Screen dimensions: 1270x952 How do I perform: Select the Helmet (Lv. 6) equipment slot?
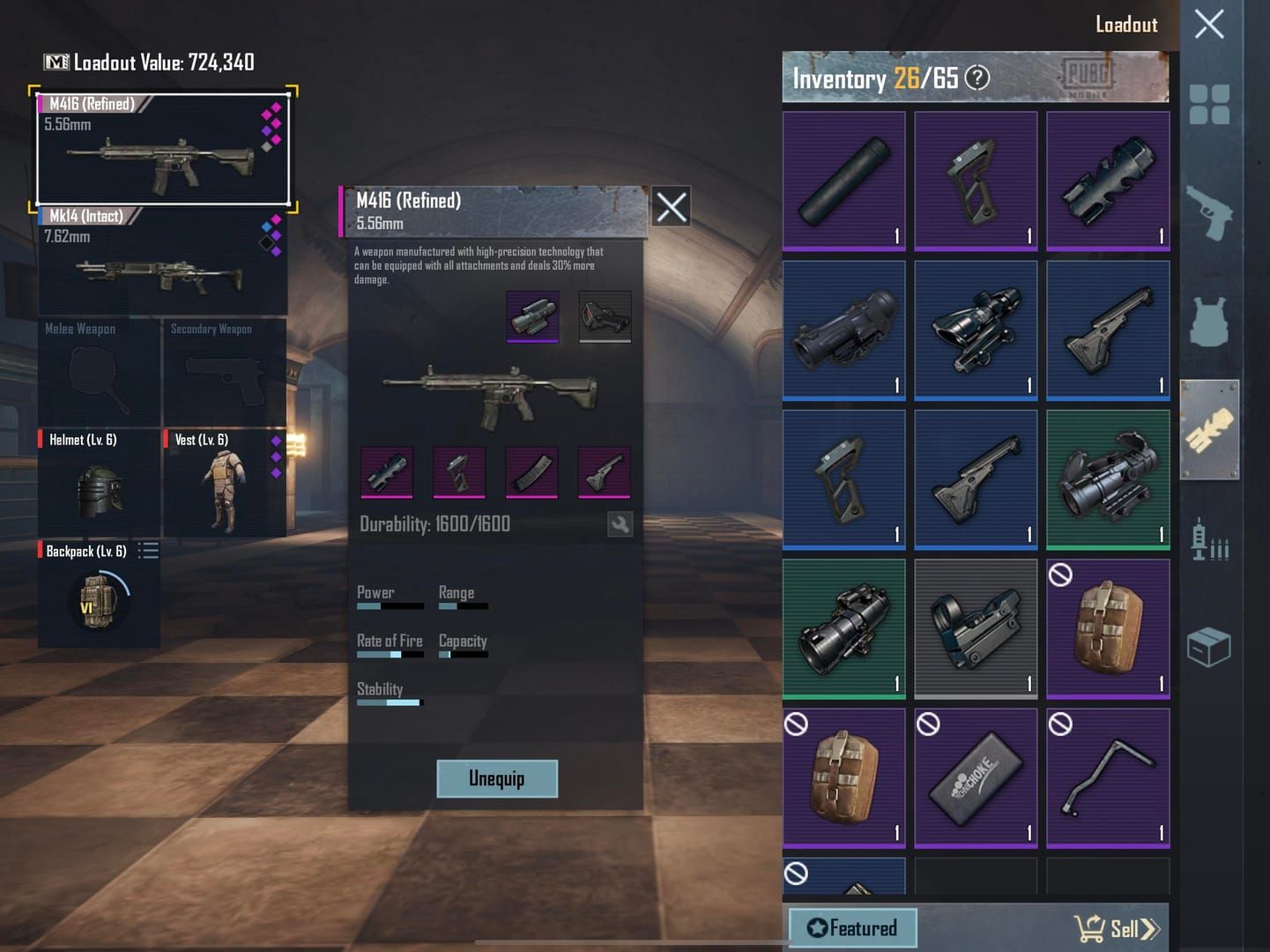click(99, 485)
